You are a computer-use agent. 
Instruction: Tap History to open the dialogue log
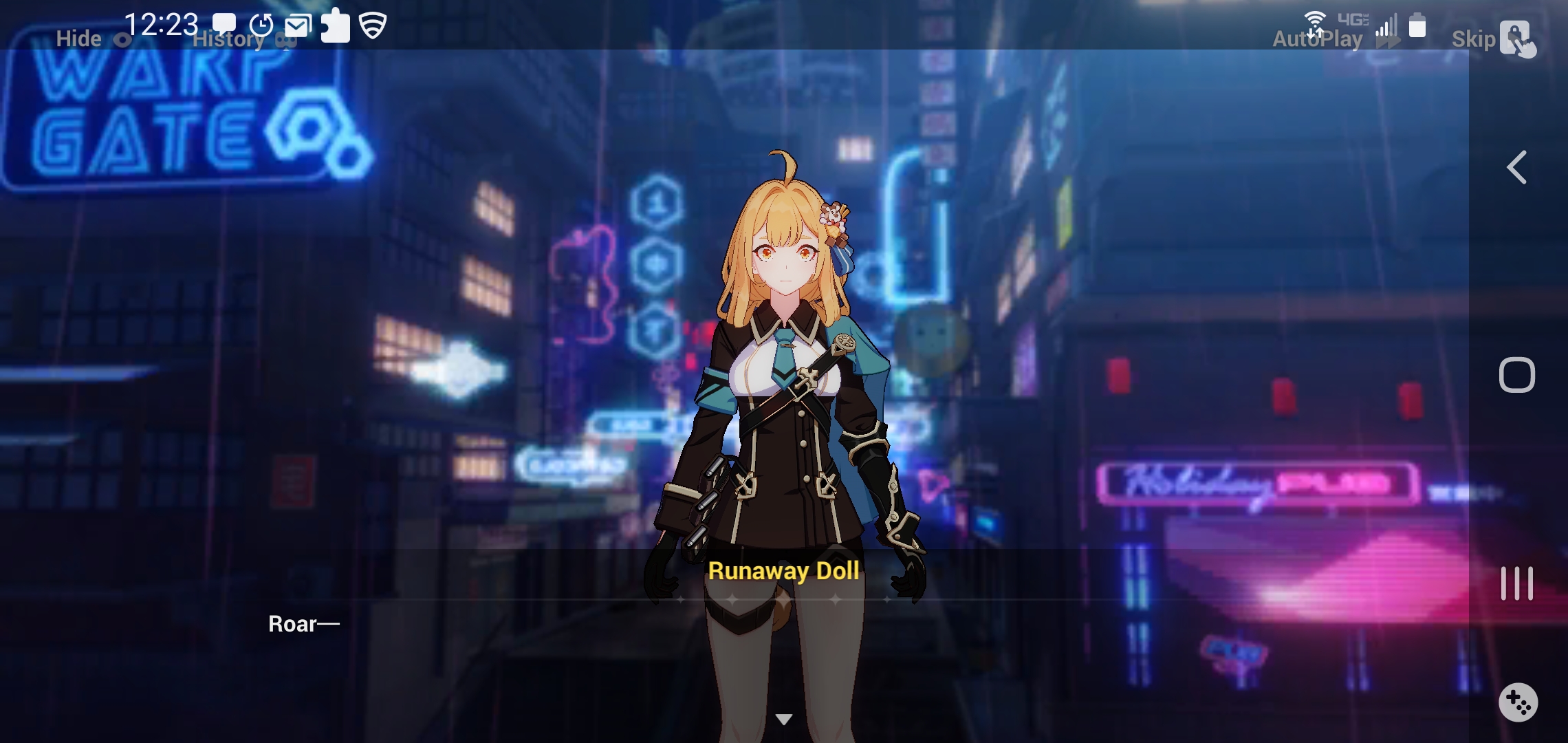coord(230,39)
